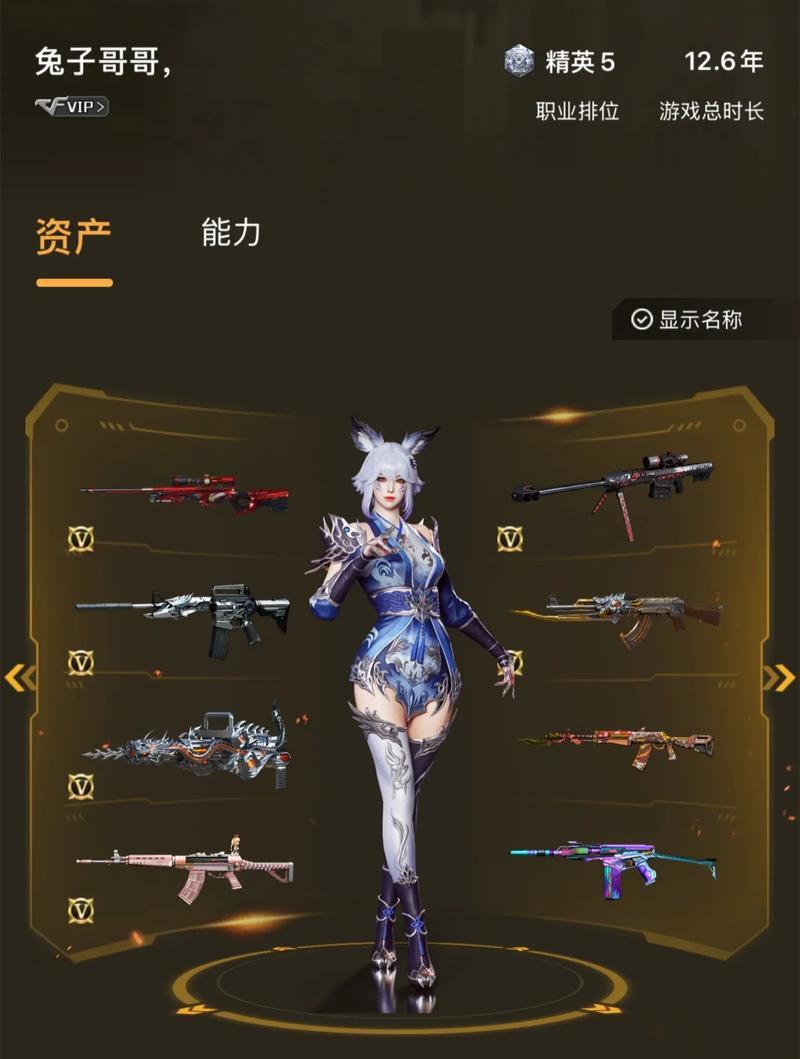Select the 资产 tab
Image resolution: width=800 pixels, height=1059 pixels.
click(x=74, y=237)
